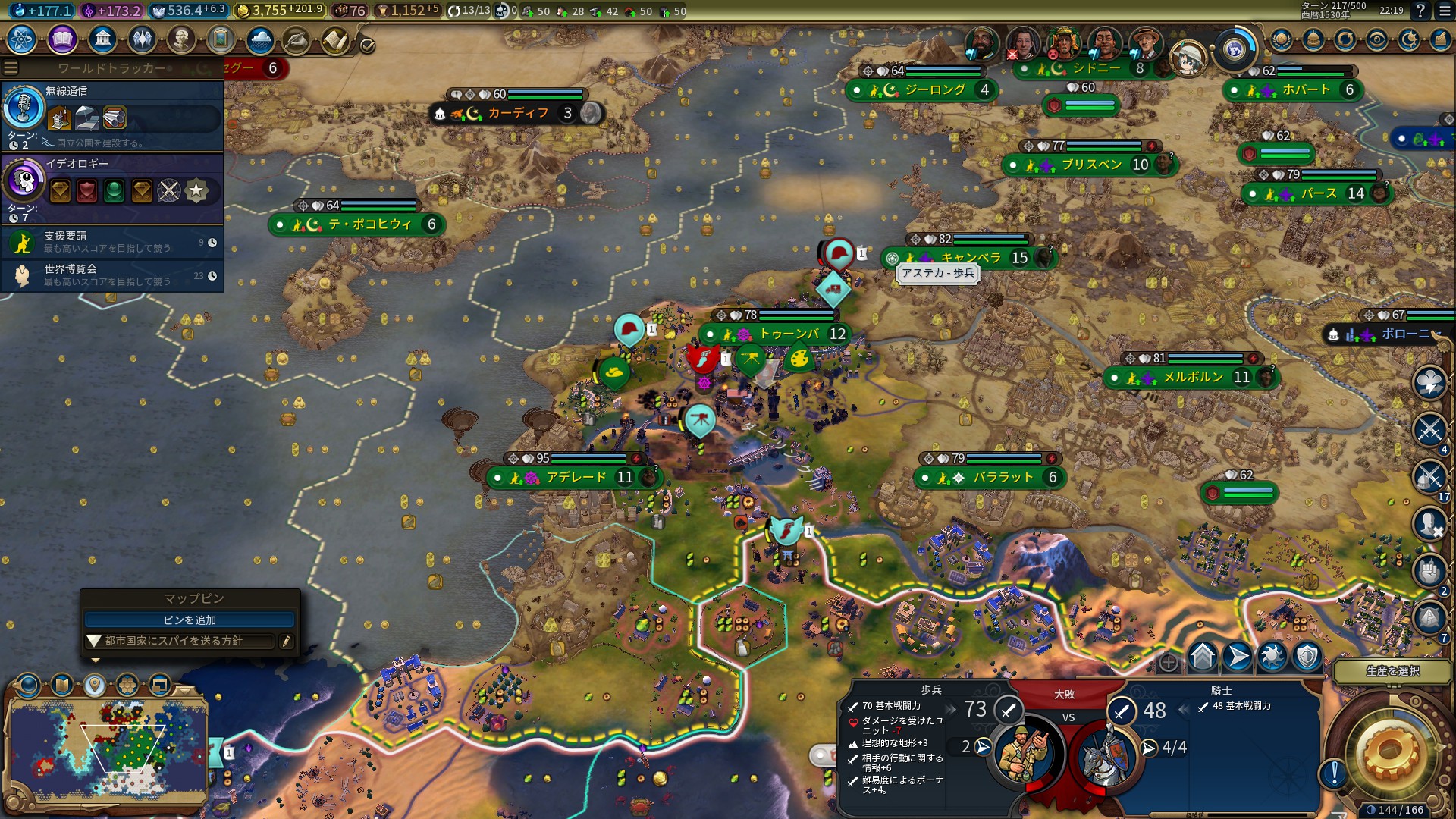Open the civics tree book icon

(62, 39)
